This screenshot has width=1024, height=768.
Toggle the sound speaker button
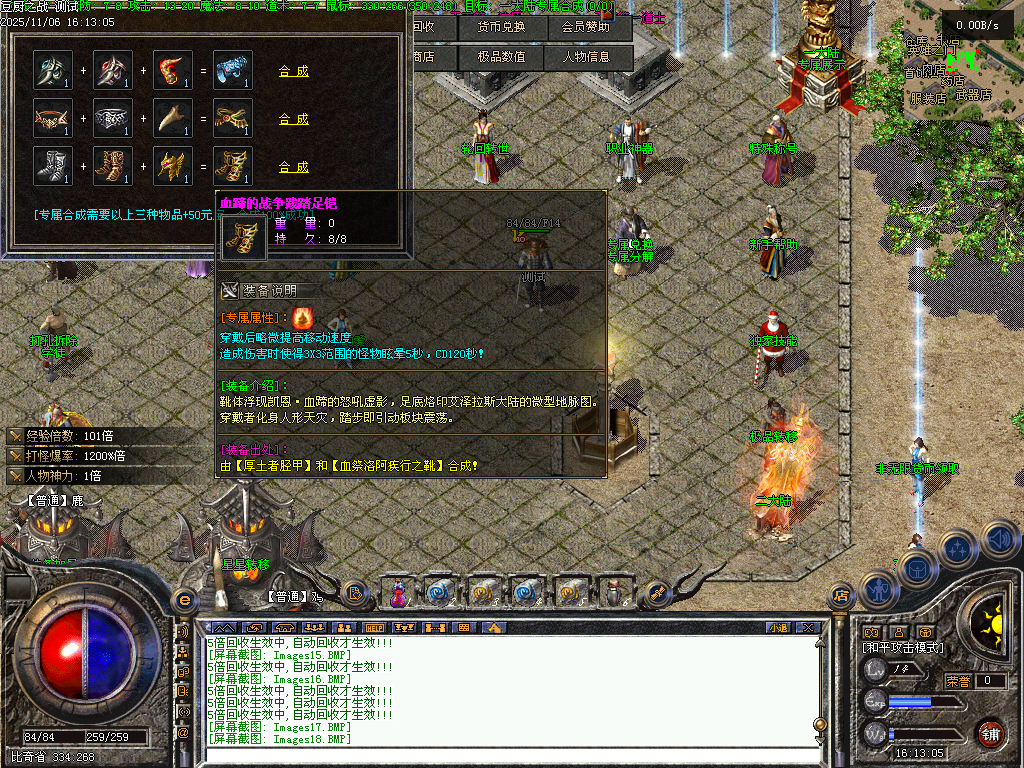998,539
